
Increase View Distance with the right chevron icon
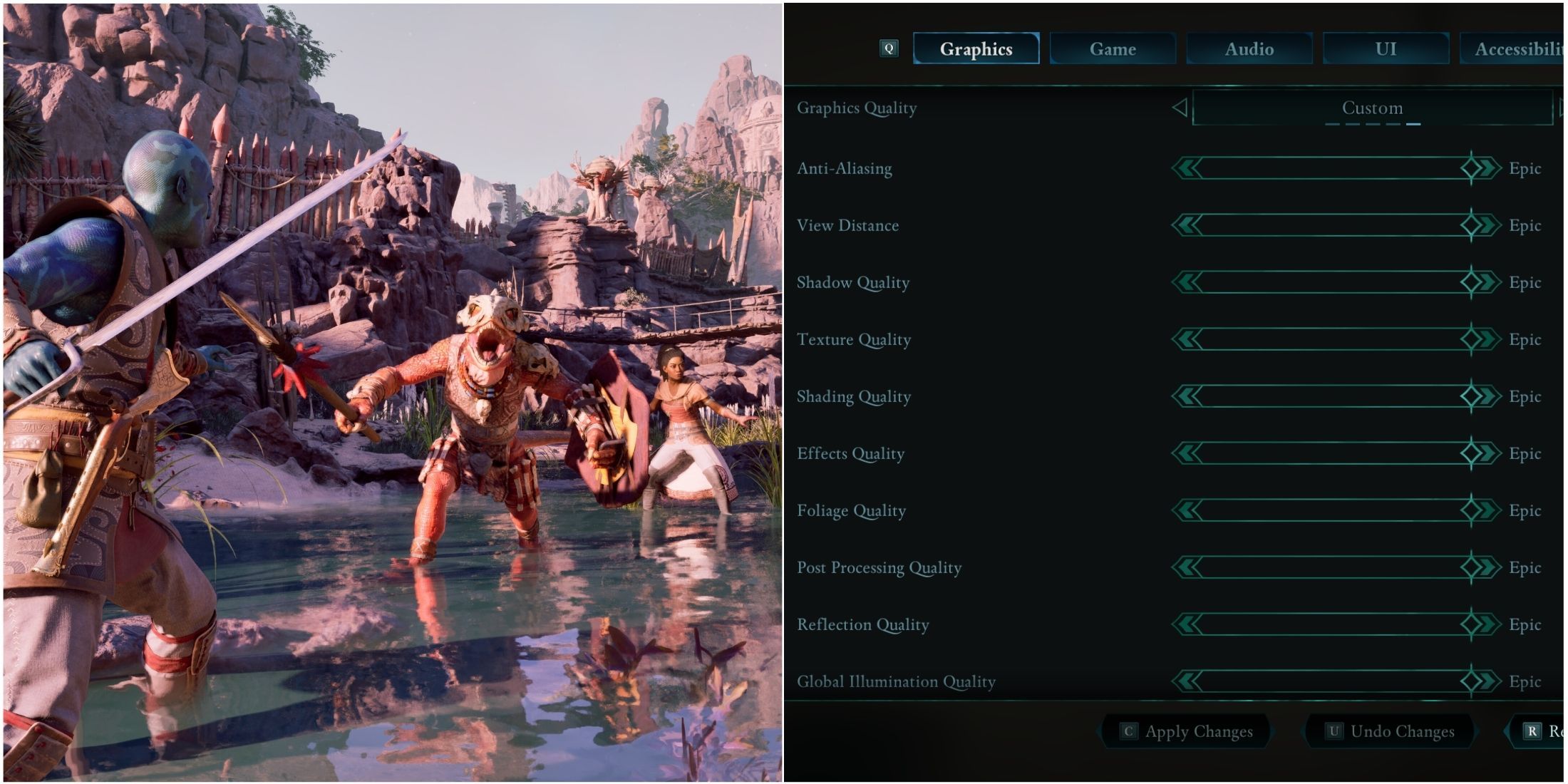pos(1488,225)
